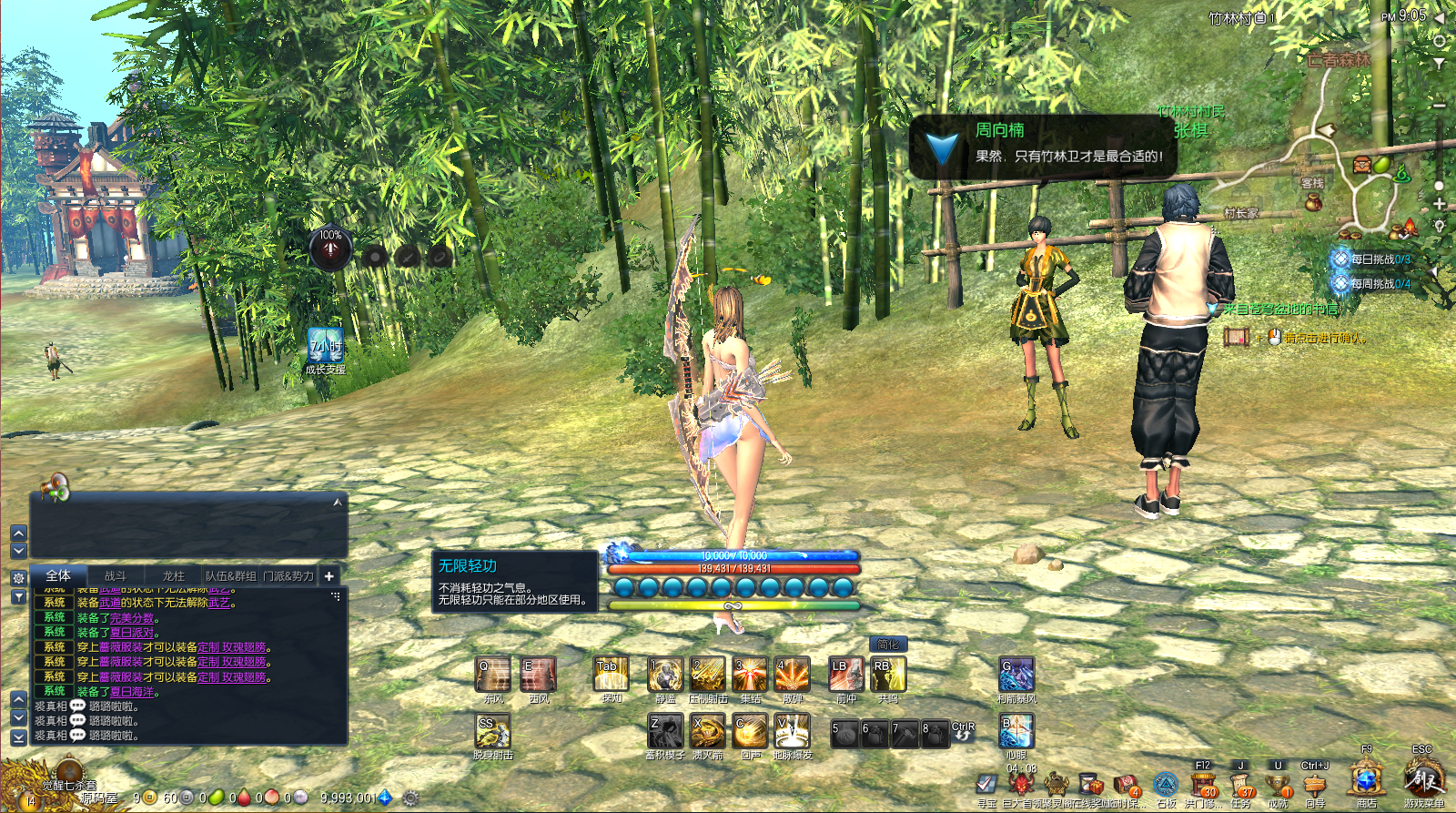The image size is (1456, 813).
Task: Open the 任务 quest scroll menu
Action: [1240, 785]
